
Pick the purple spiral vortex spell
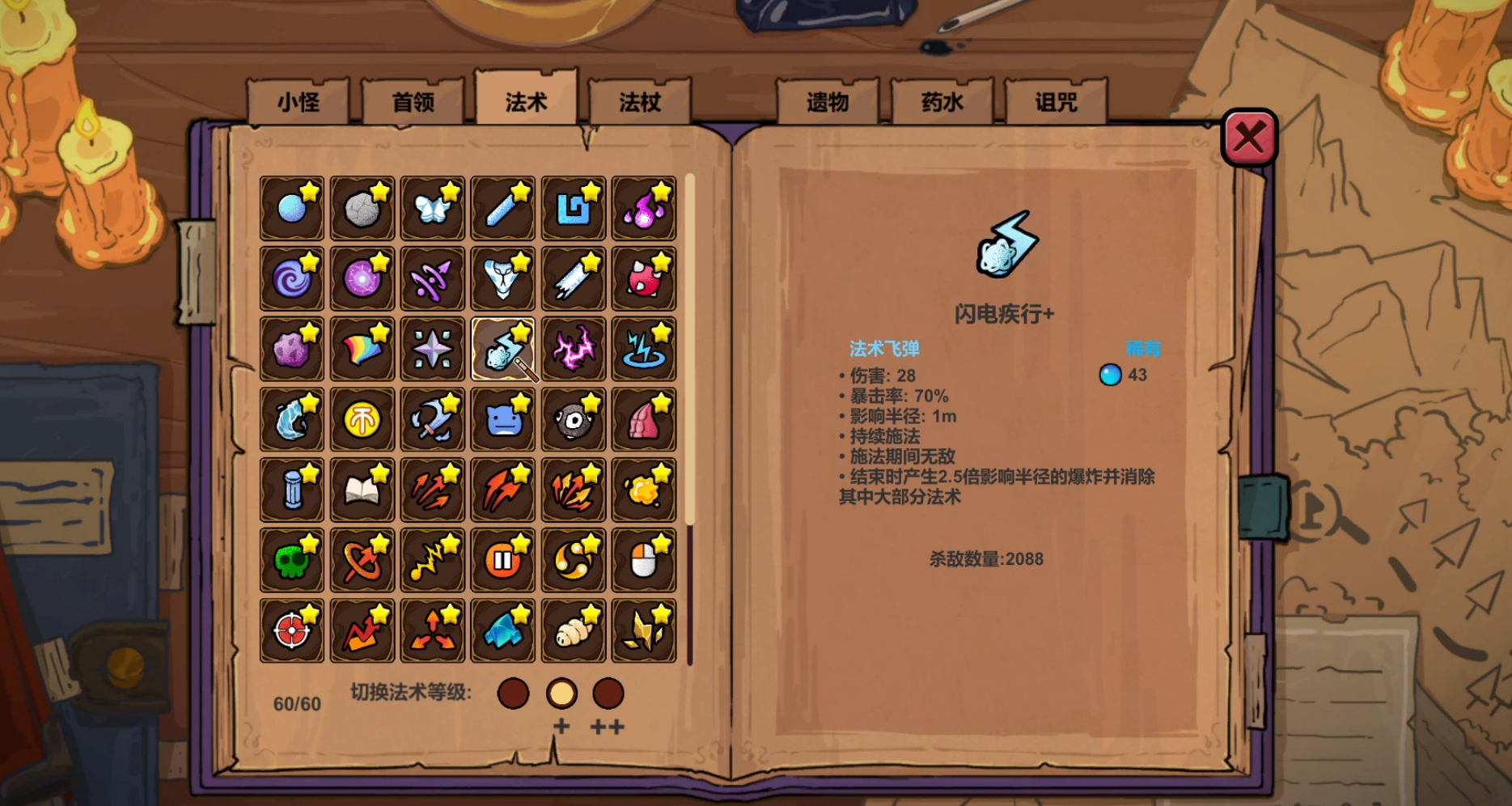[x=291, y=279]
